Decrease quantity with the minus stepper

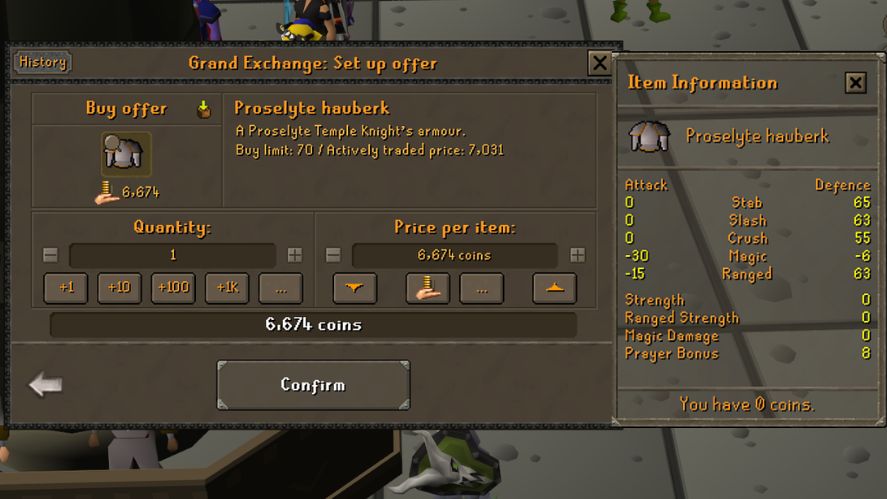pos(51,255)
